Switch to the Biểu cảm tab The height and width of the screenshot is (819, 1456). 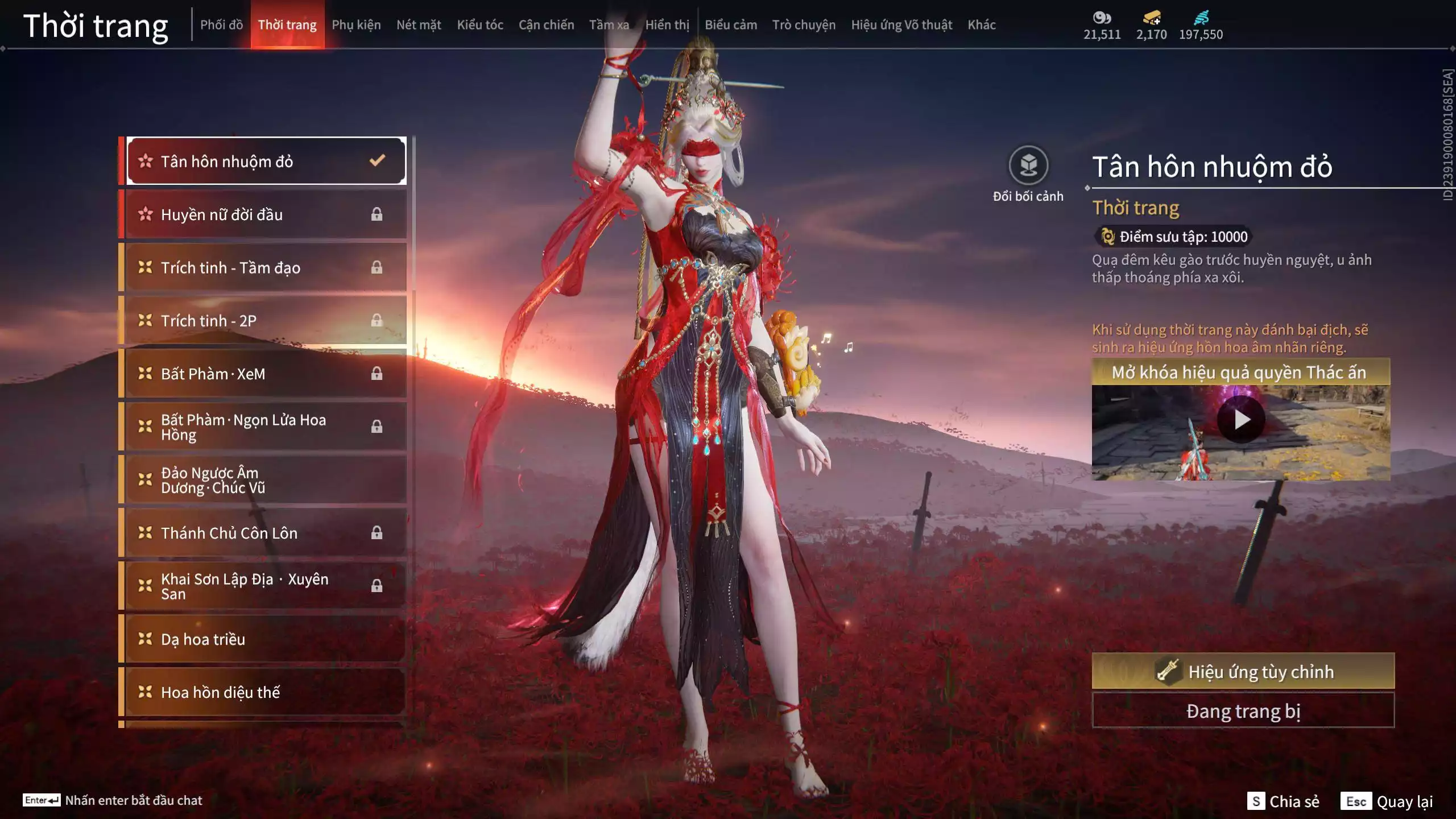point(731,25)
